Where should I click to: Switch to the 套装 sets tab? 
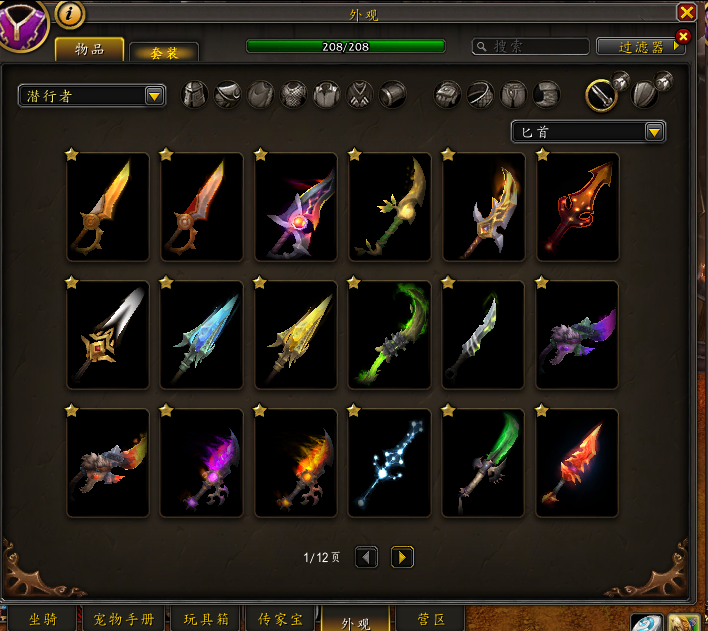pos(164,52)
